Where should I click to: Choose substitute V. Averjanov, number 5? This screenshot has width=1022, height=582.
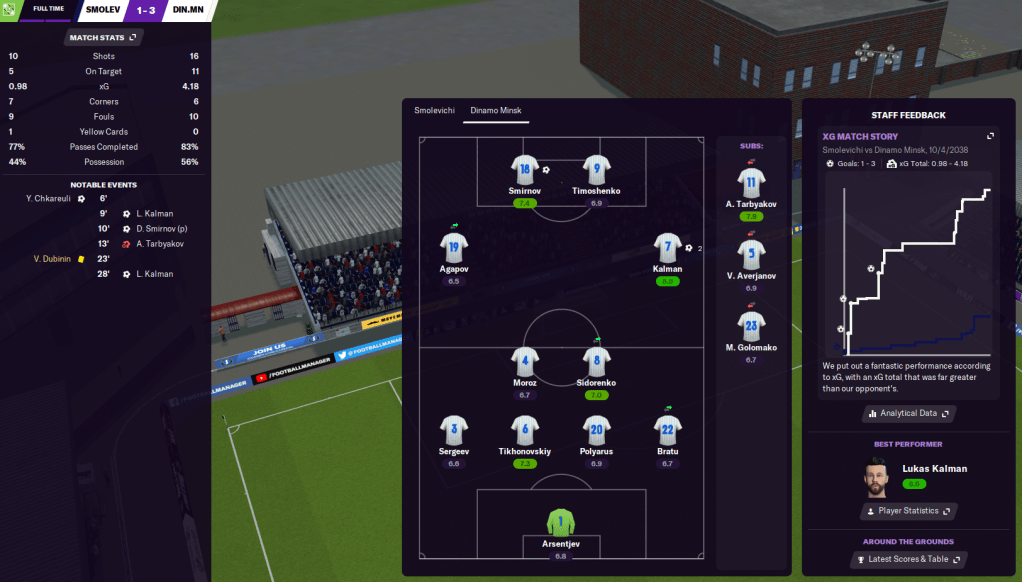point(751,254)
